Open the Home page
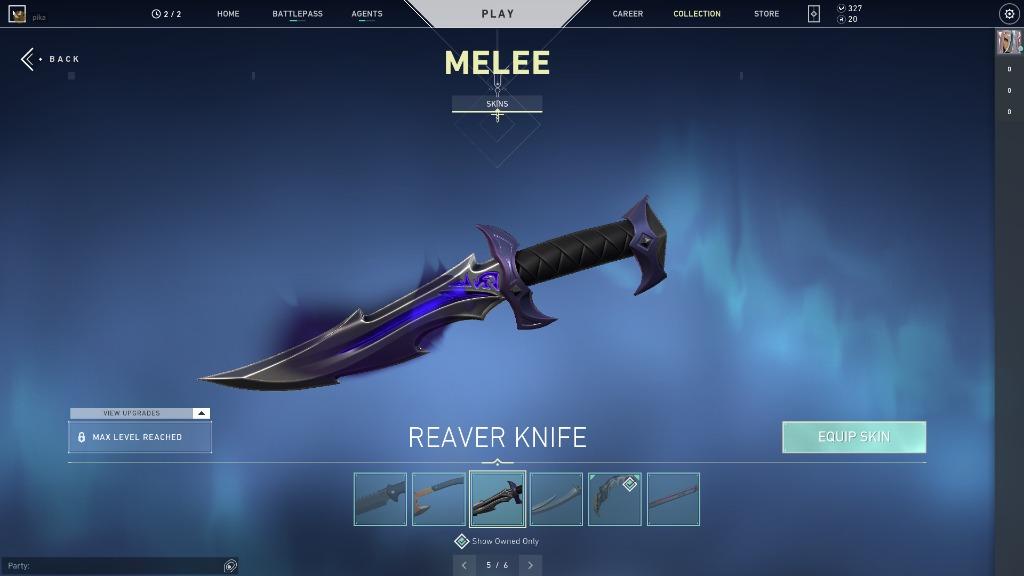 (x=228, y=14)
